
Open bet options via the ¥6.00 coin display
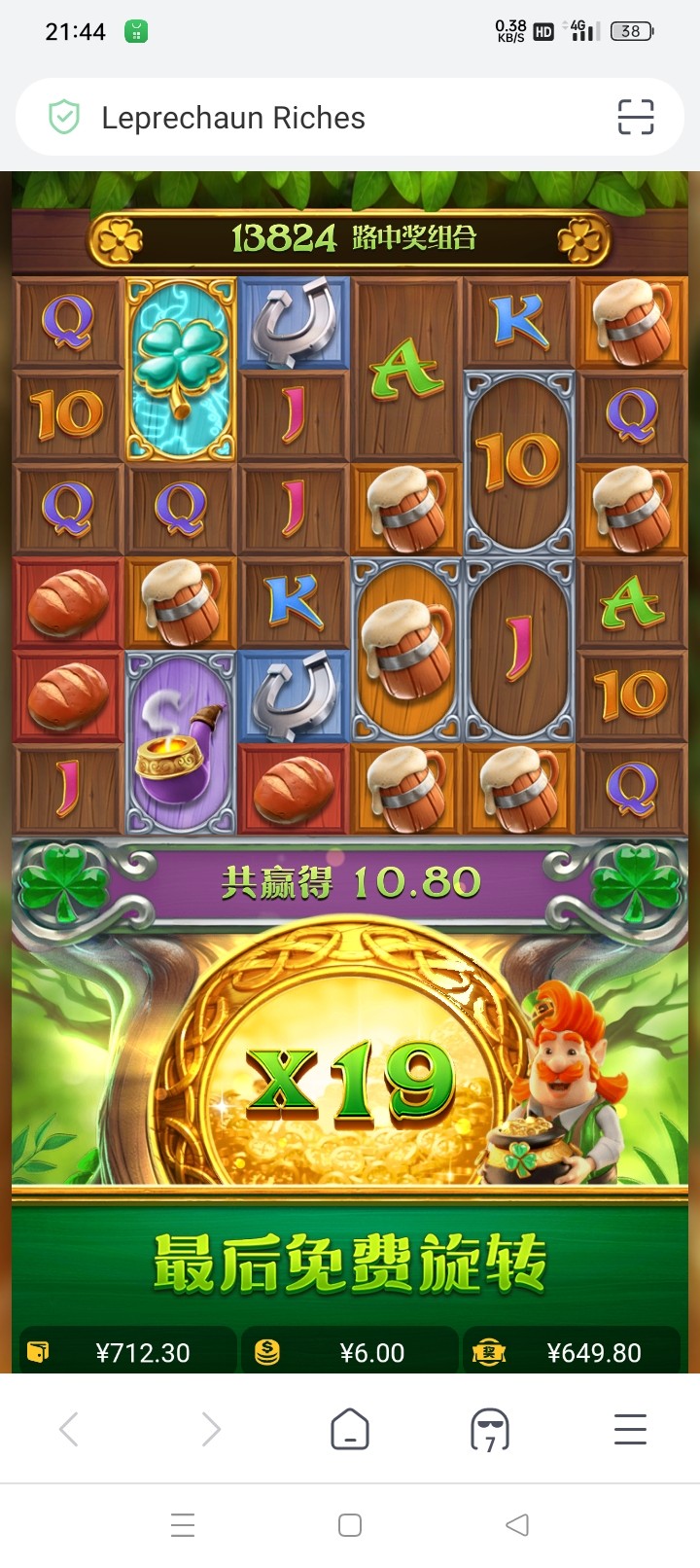coord(350,1352)
